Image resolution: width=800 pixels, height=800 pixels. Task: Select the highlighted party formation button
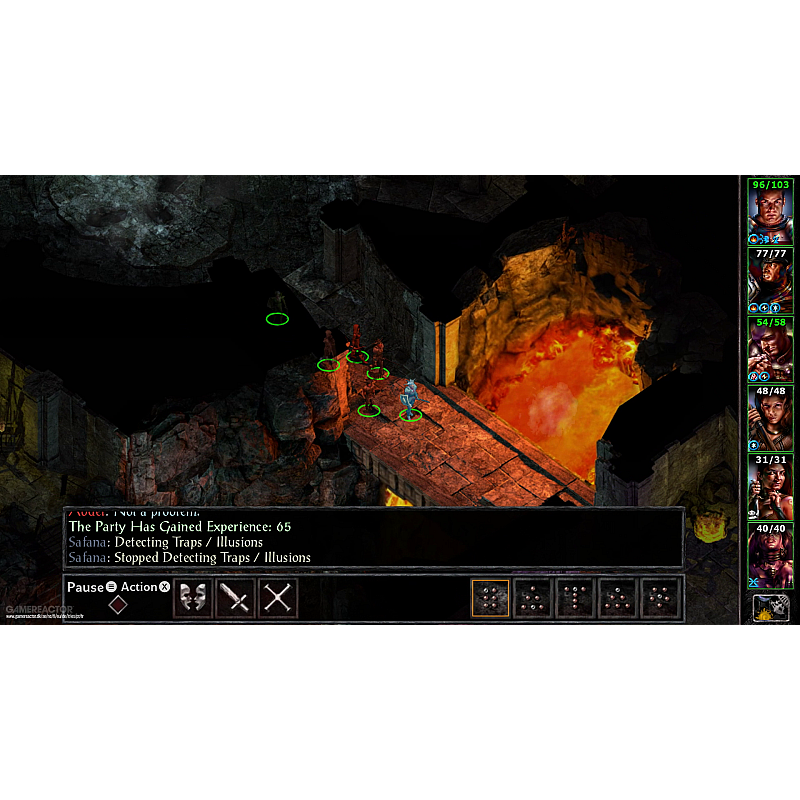tap(490, 598)
